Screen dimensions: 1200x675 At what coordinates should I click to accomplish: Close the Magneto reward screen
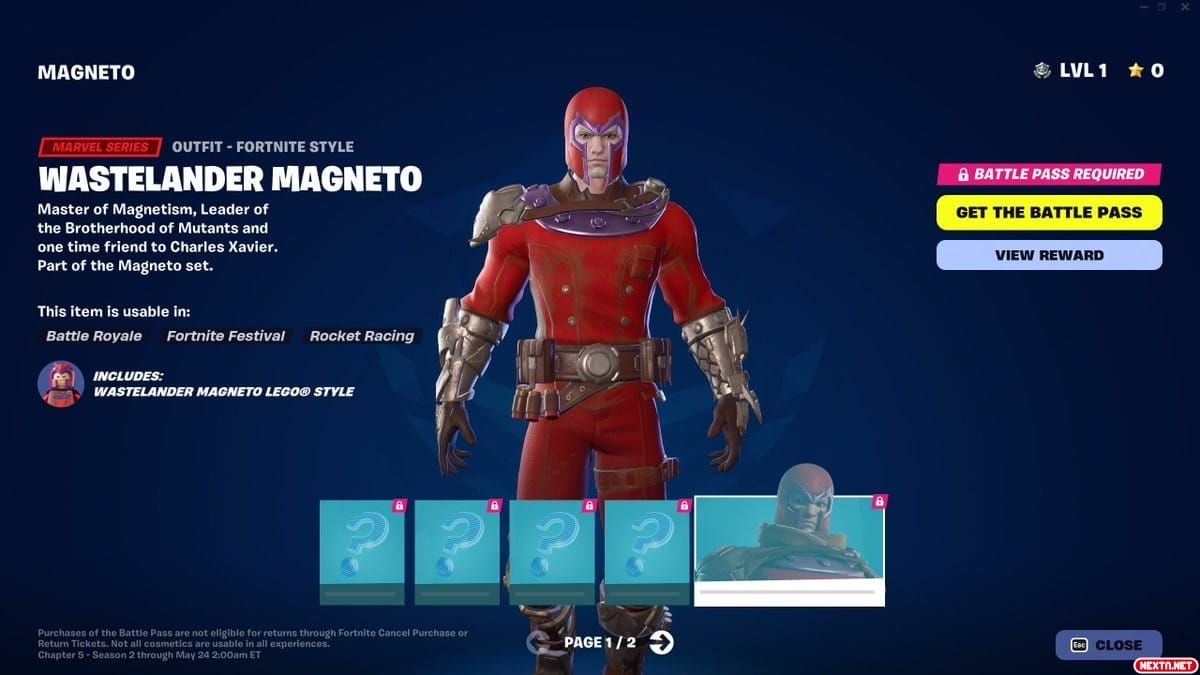pyautogui.click(x=1108, y=645)
